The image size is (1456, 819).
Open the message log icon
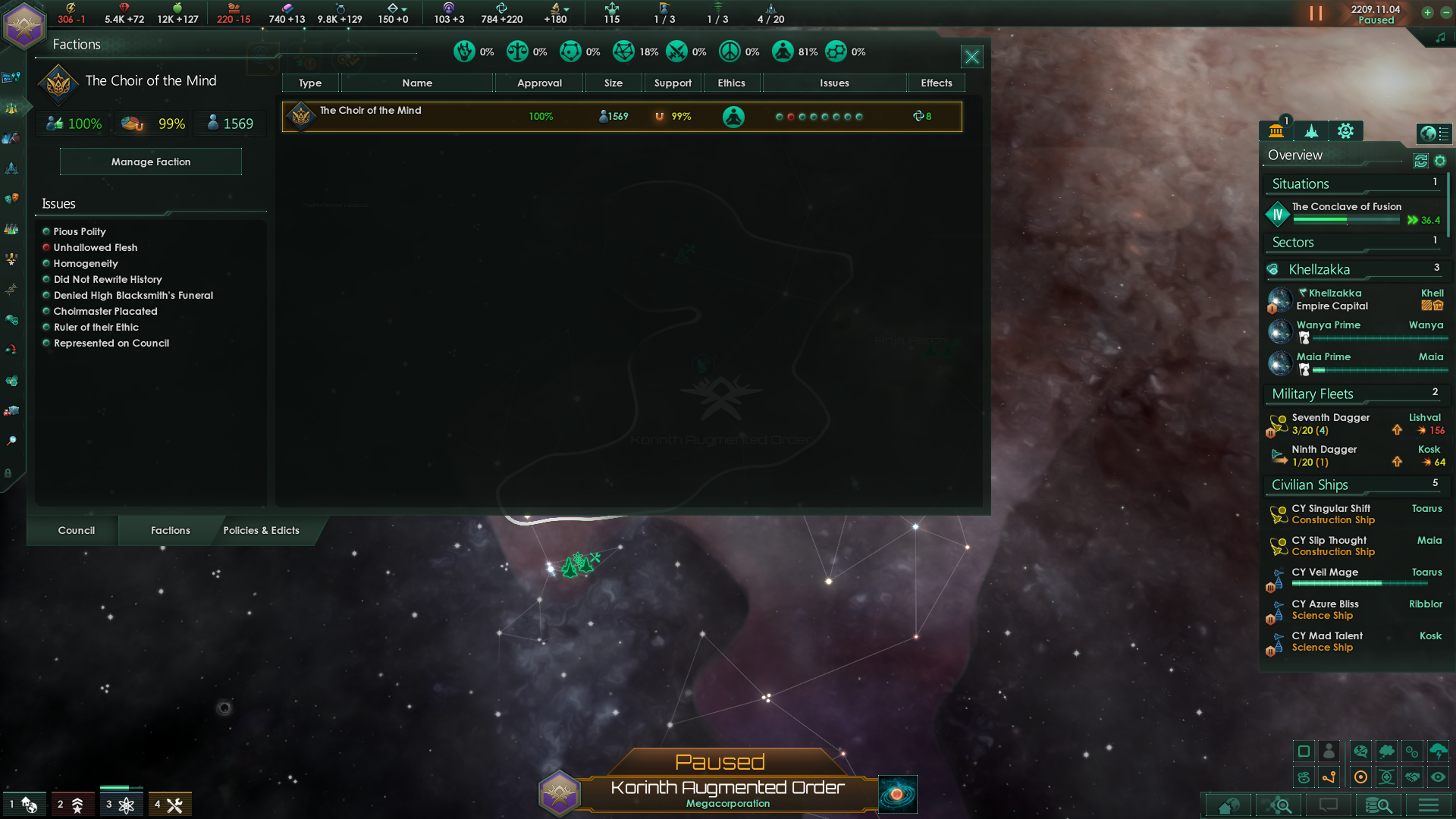[1328, 805]
